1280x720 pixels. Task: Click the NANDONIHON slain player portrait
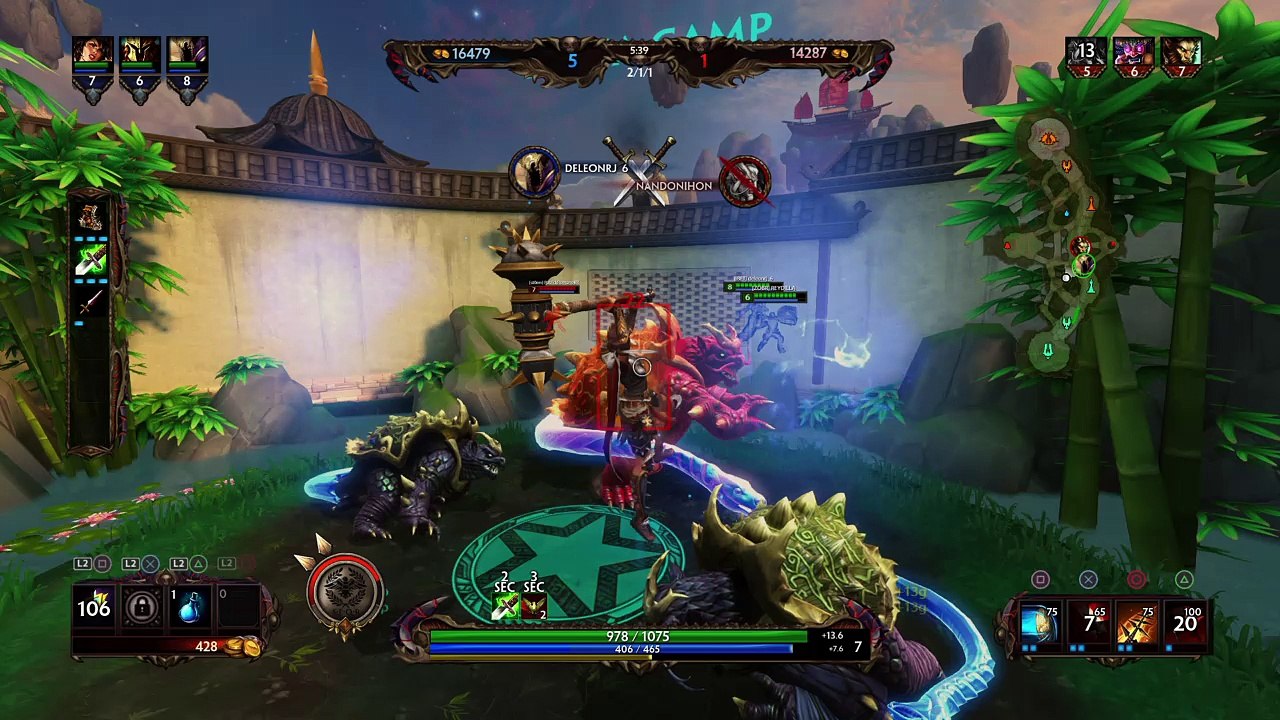click(745, 181)
